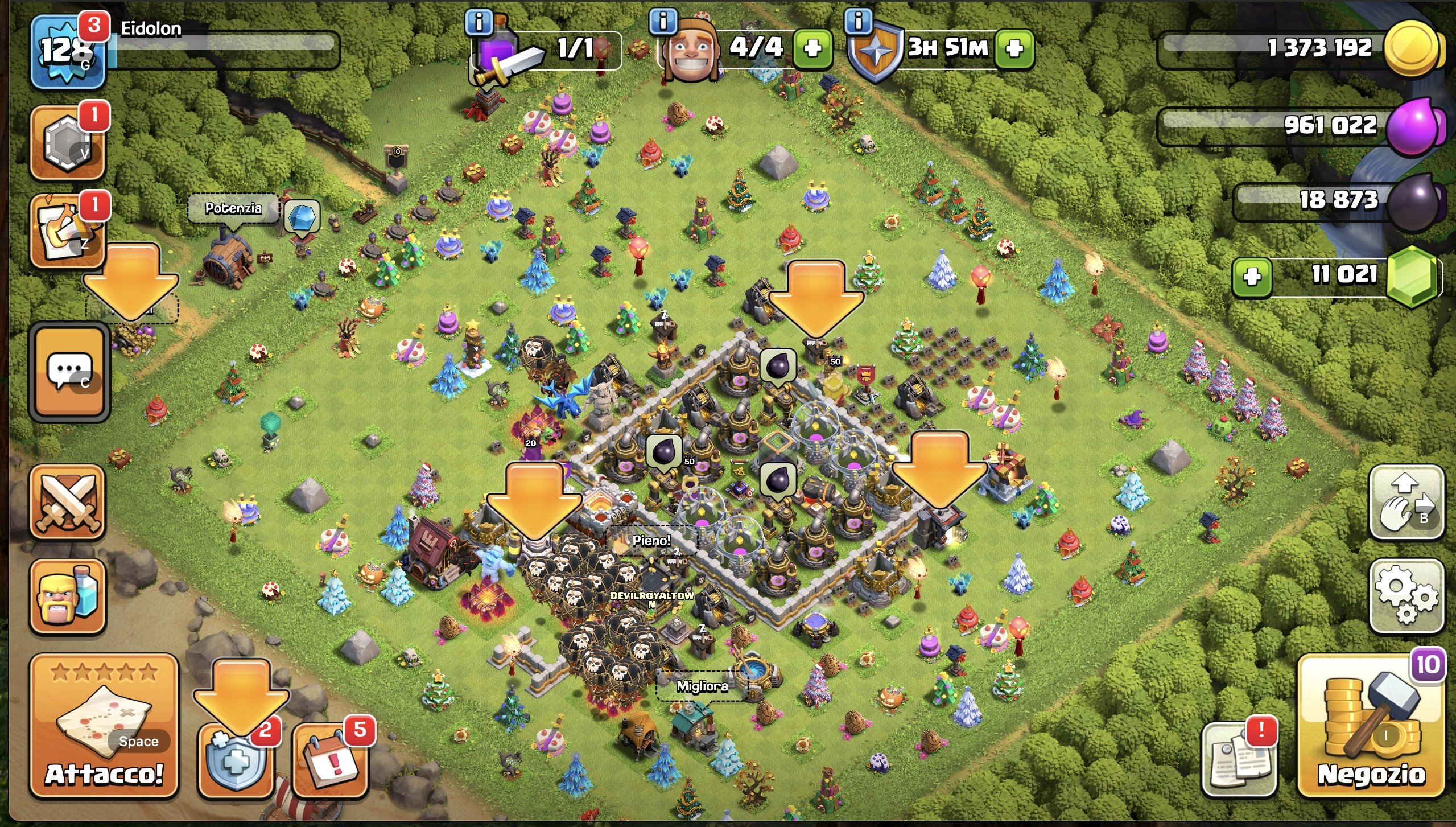Image resolution: width=1456 pixels, height=827 pixels.
Task: Buy more gems with the green plus
Action: pos(1252,277)
